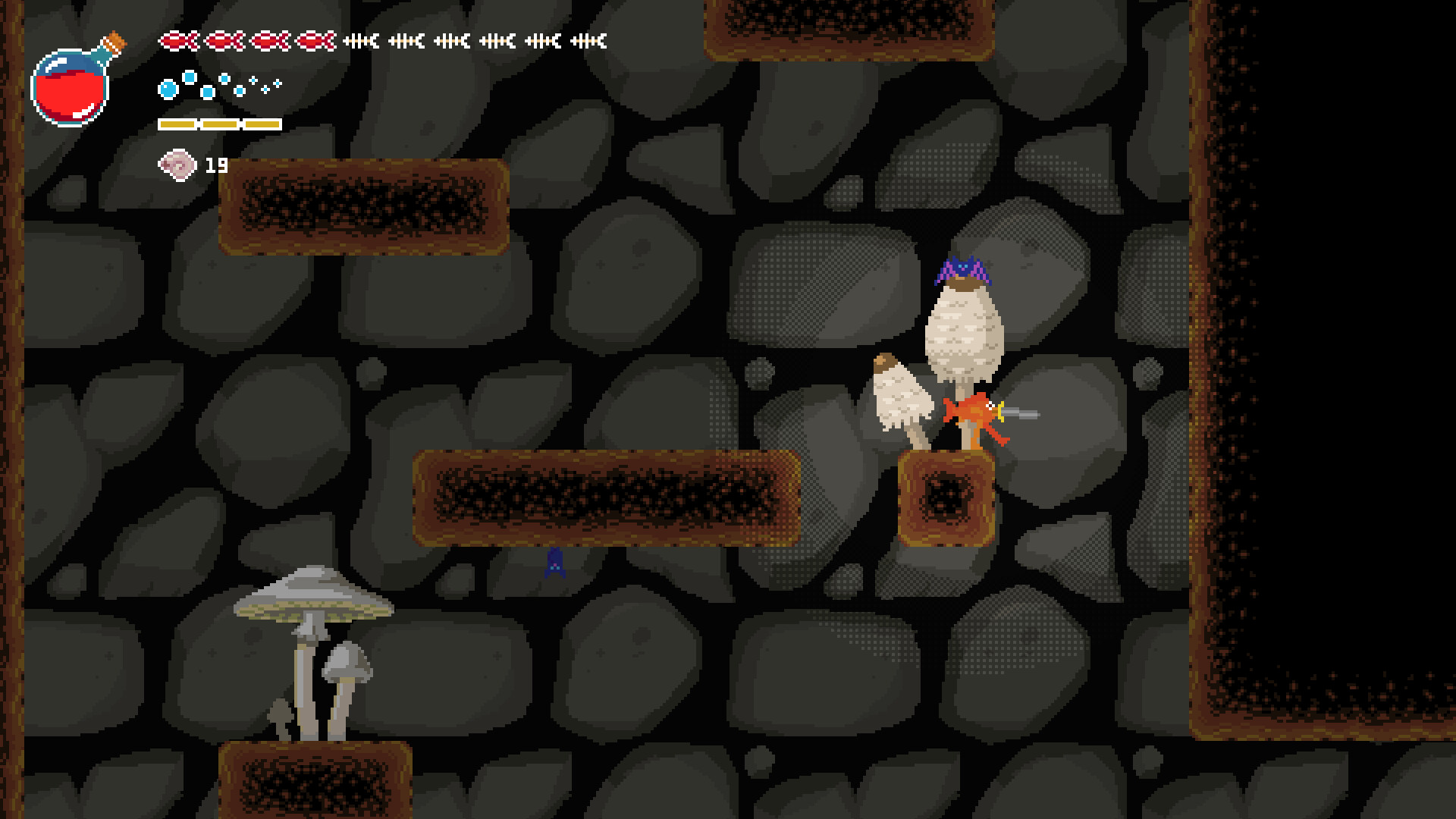This screenshot has height=819, width=1456.
Task: Select the first red fish health icon
Action: 178,41
